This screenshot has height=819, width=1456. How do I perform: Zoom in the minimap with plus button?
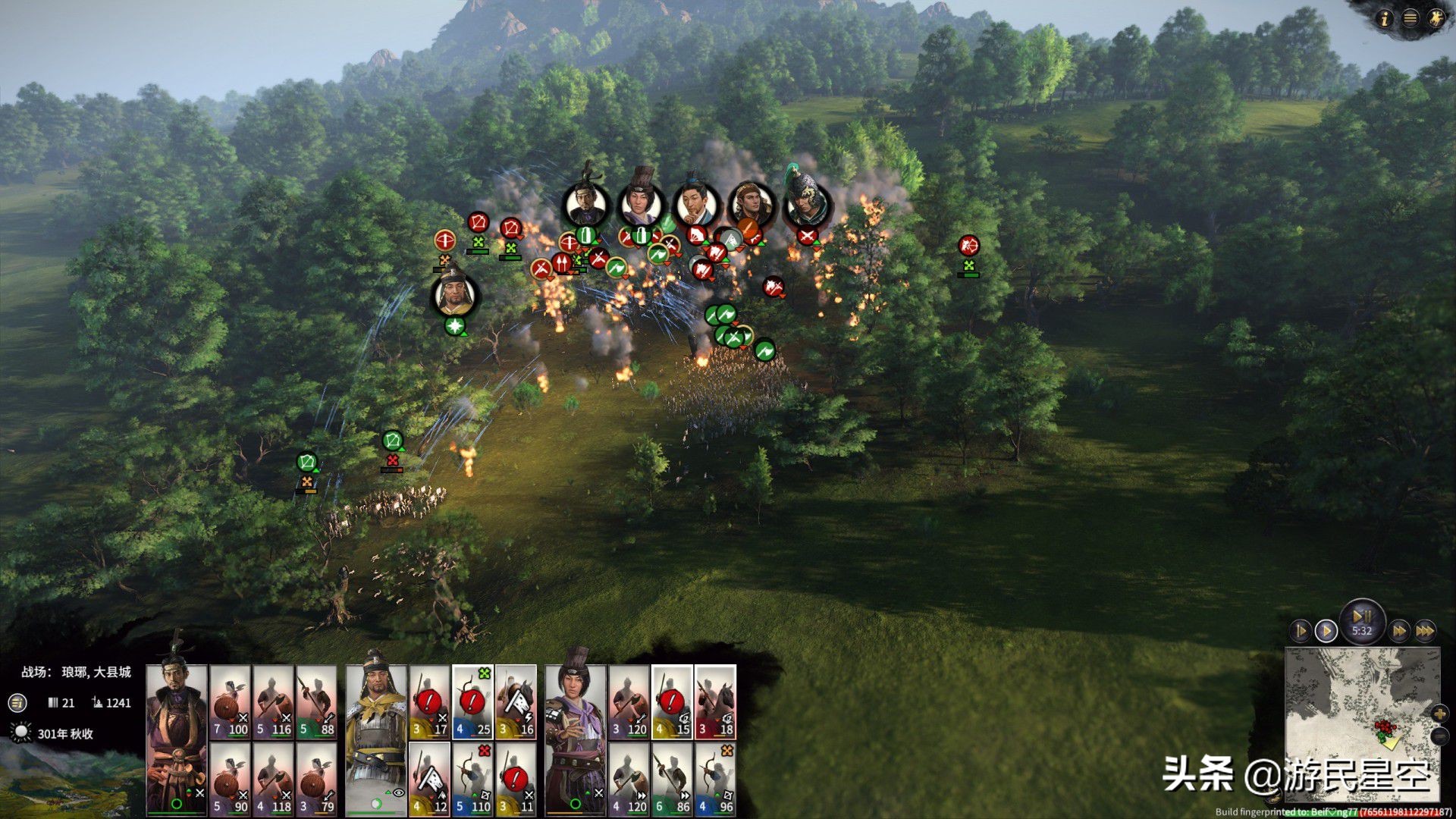point(1439,714)
